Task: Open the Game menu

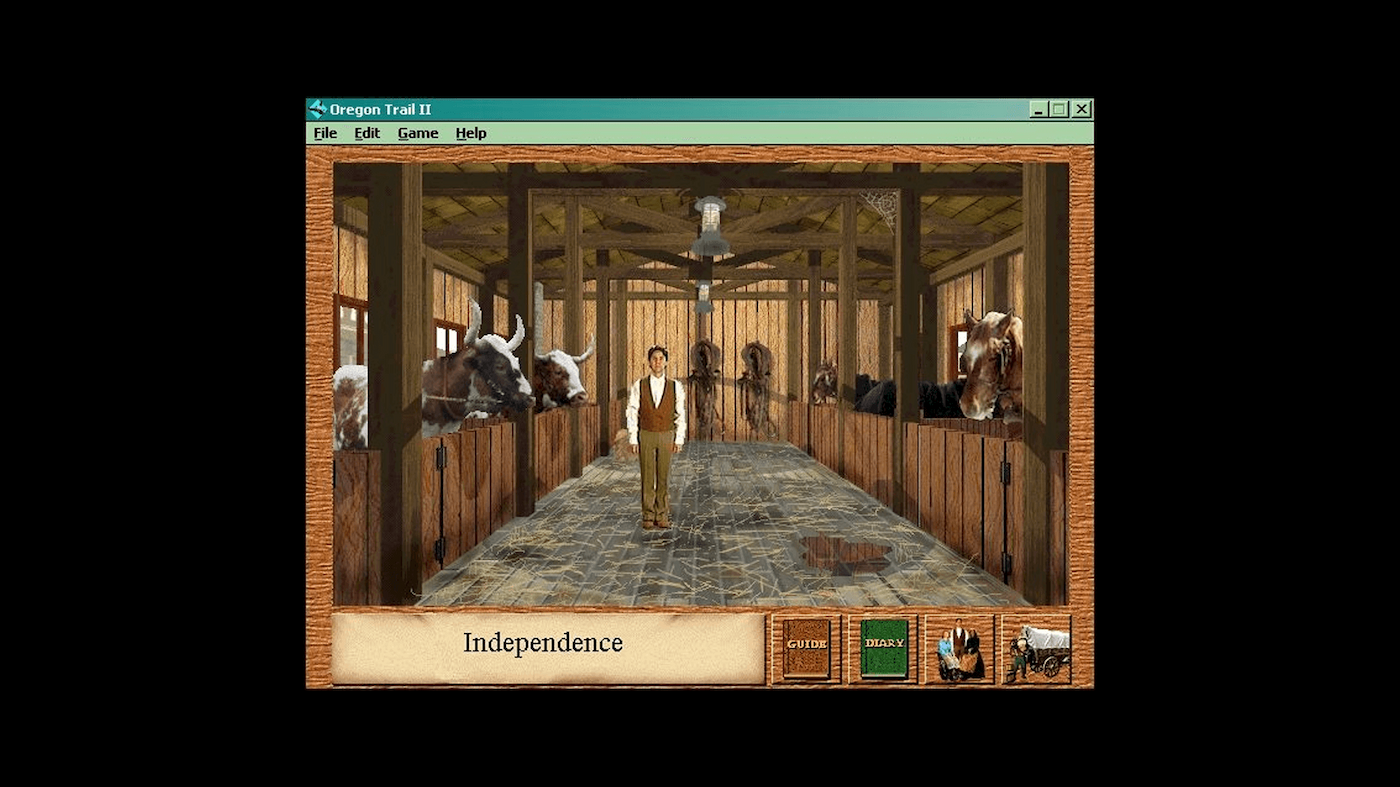Action: (418, 132)
